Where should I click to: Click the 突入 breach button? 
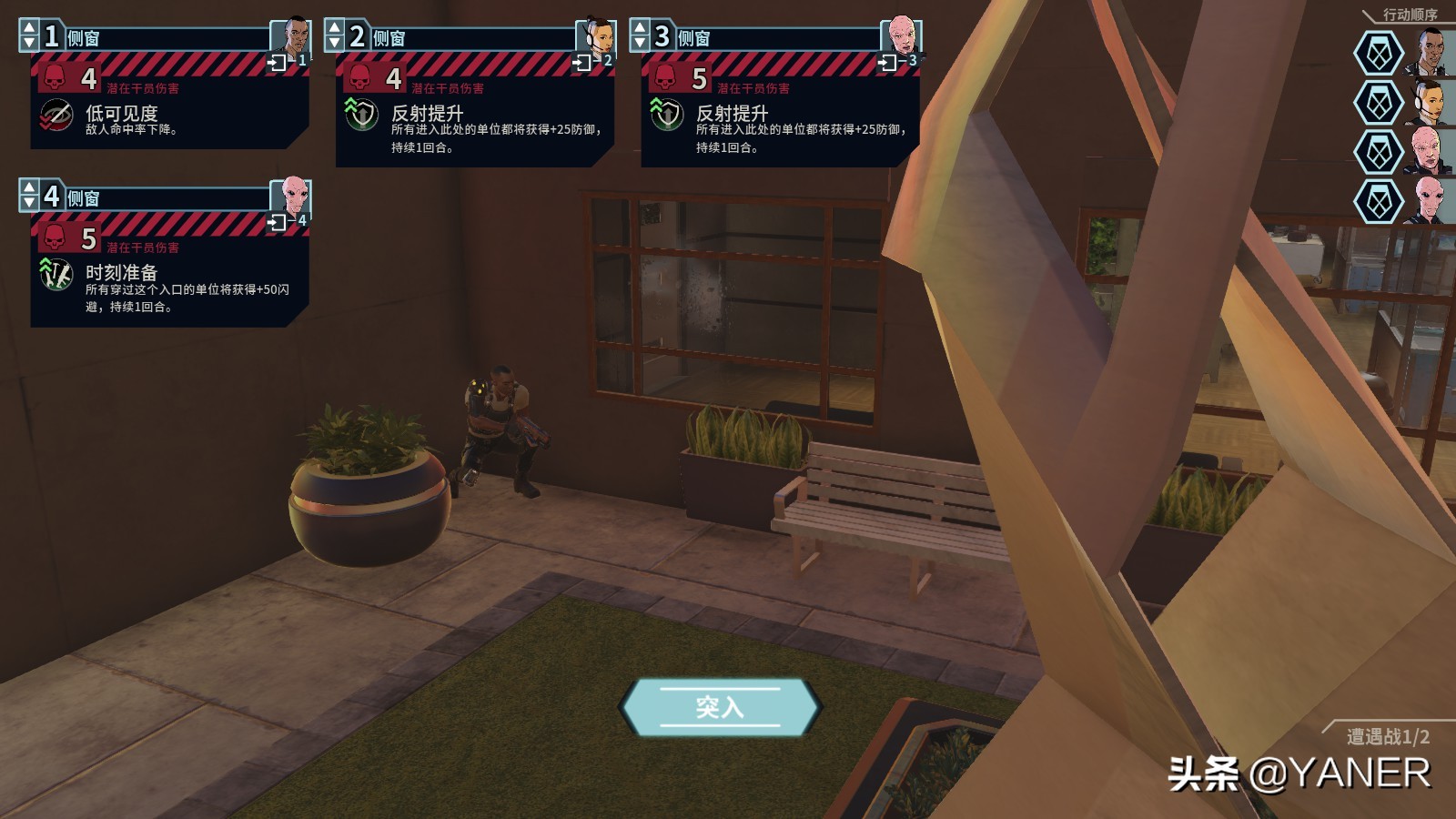(x=720, y=707)
